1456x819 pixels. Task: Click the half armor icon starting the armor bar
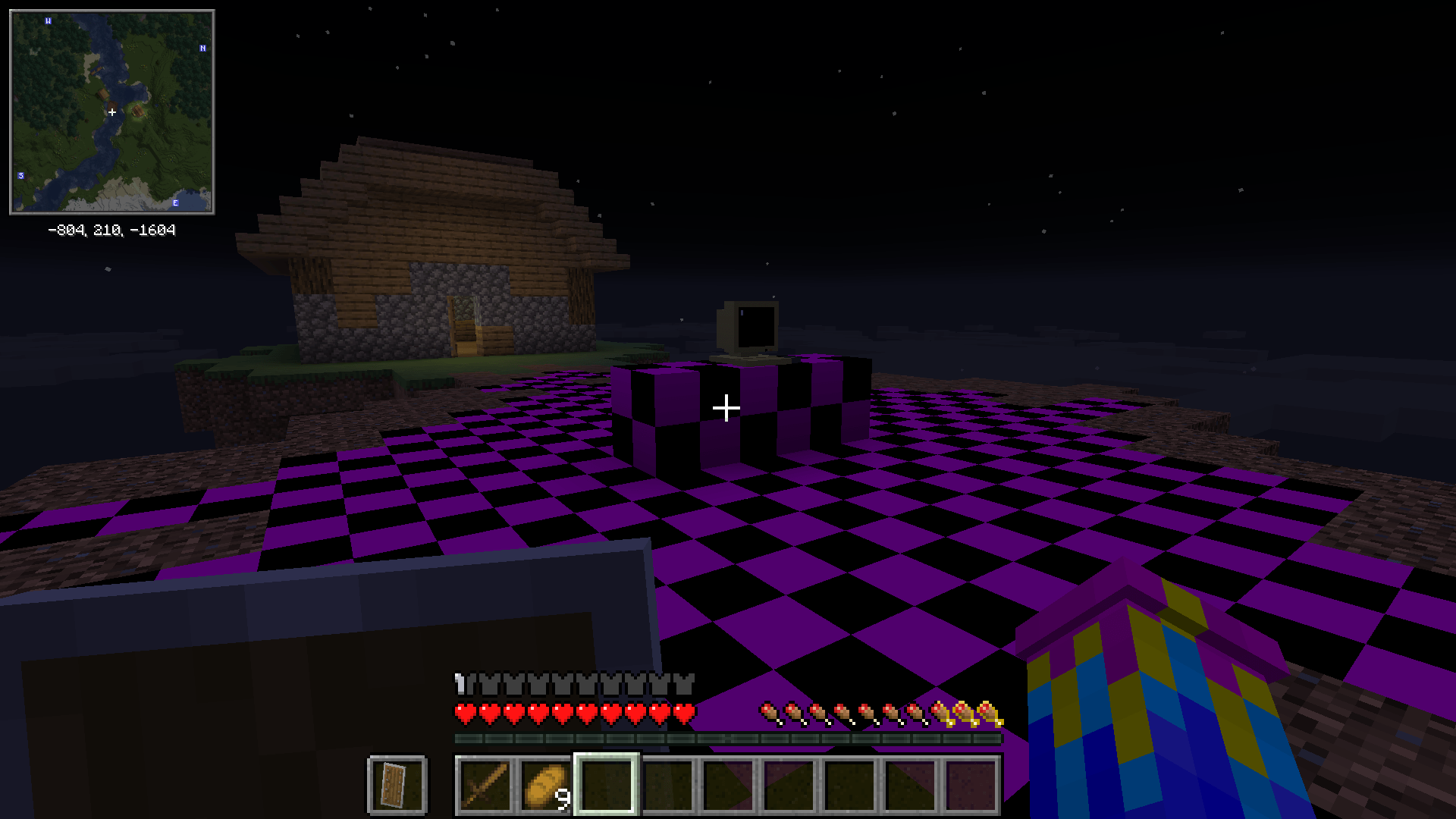pyautogui.click(x=460, y=683)
